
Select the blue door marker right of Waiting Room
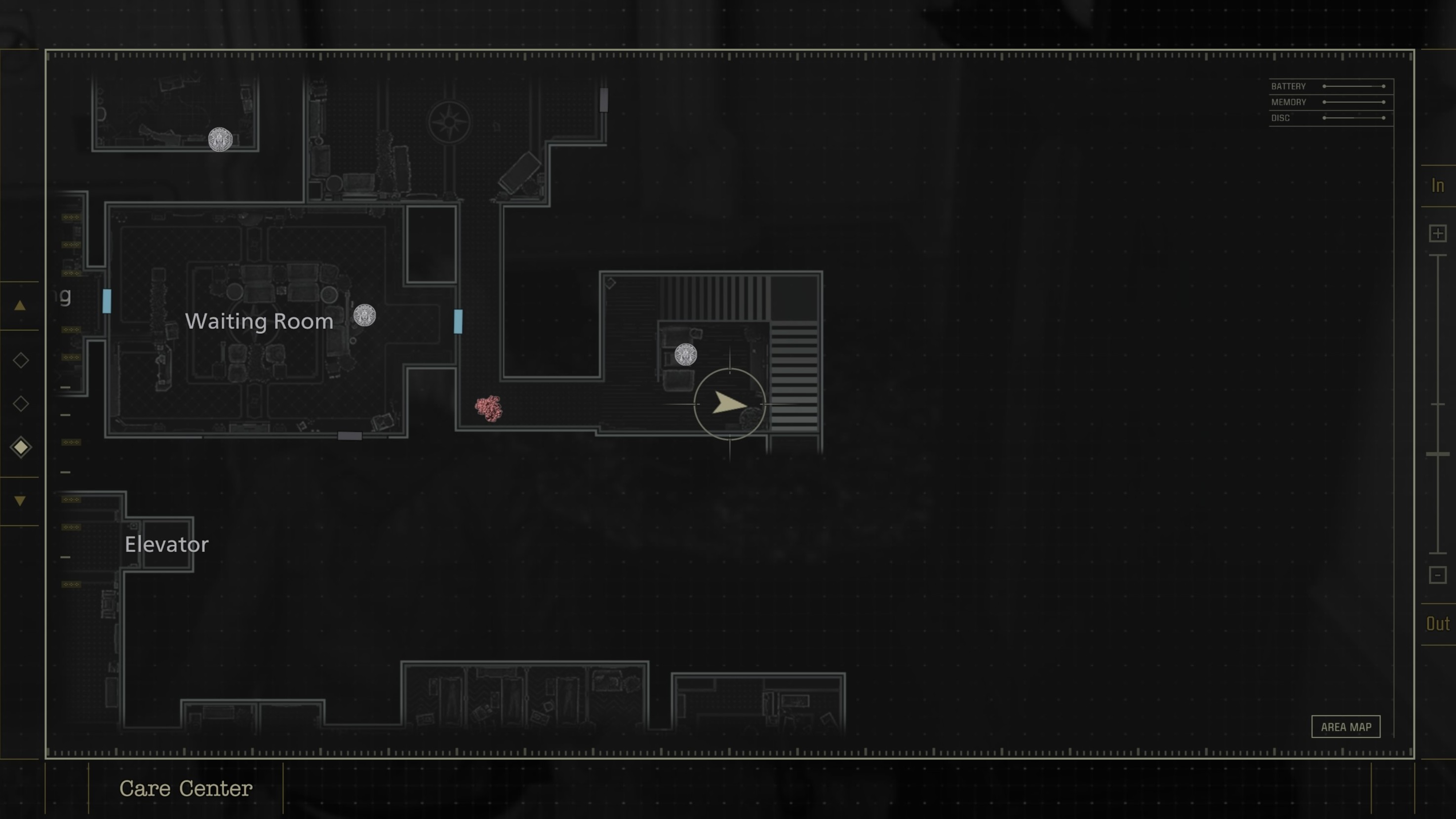tap(457, 322)
